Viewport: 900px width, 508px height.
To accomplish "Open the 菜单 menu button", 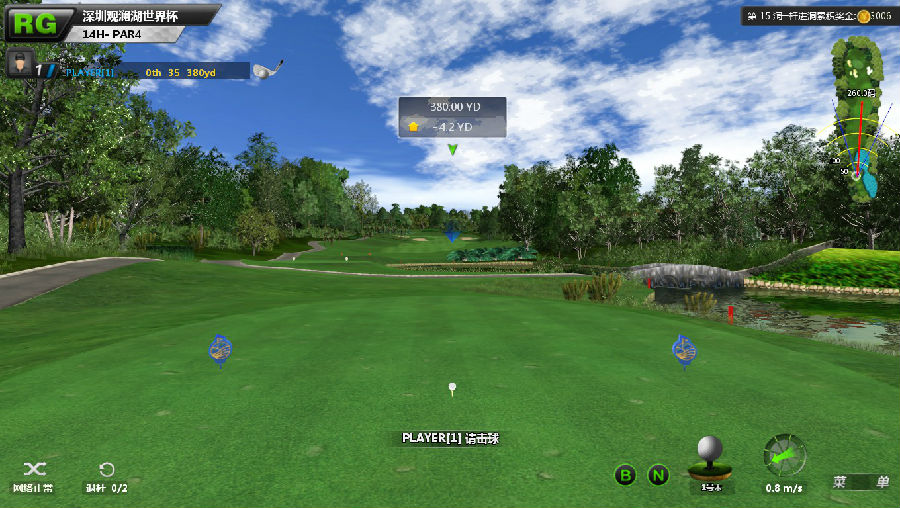I will tap(861, 481).
